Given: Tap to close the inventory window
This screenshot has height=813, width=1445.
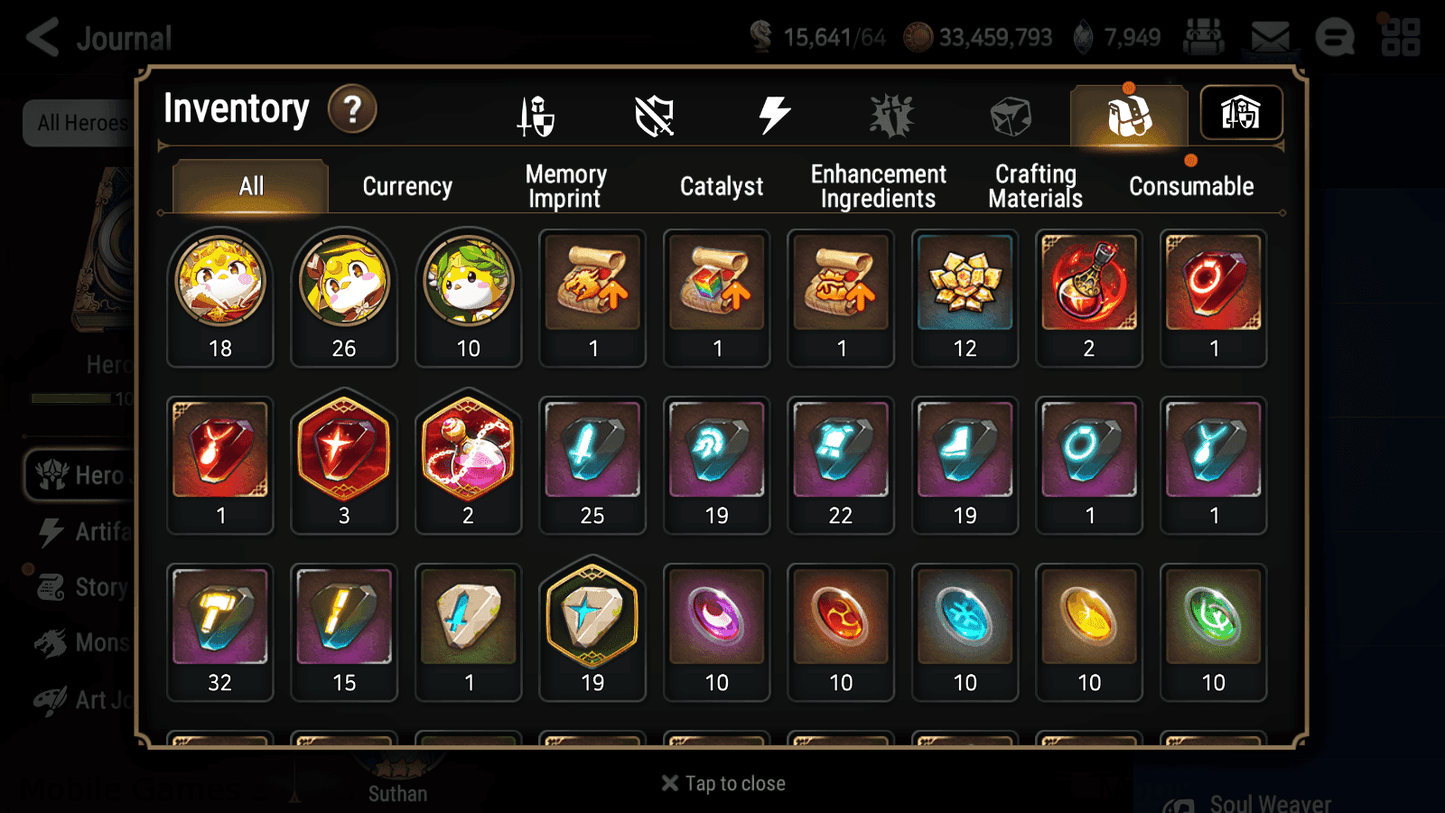Looking at the screenshot, I should pos(722,783).
